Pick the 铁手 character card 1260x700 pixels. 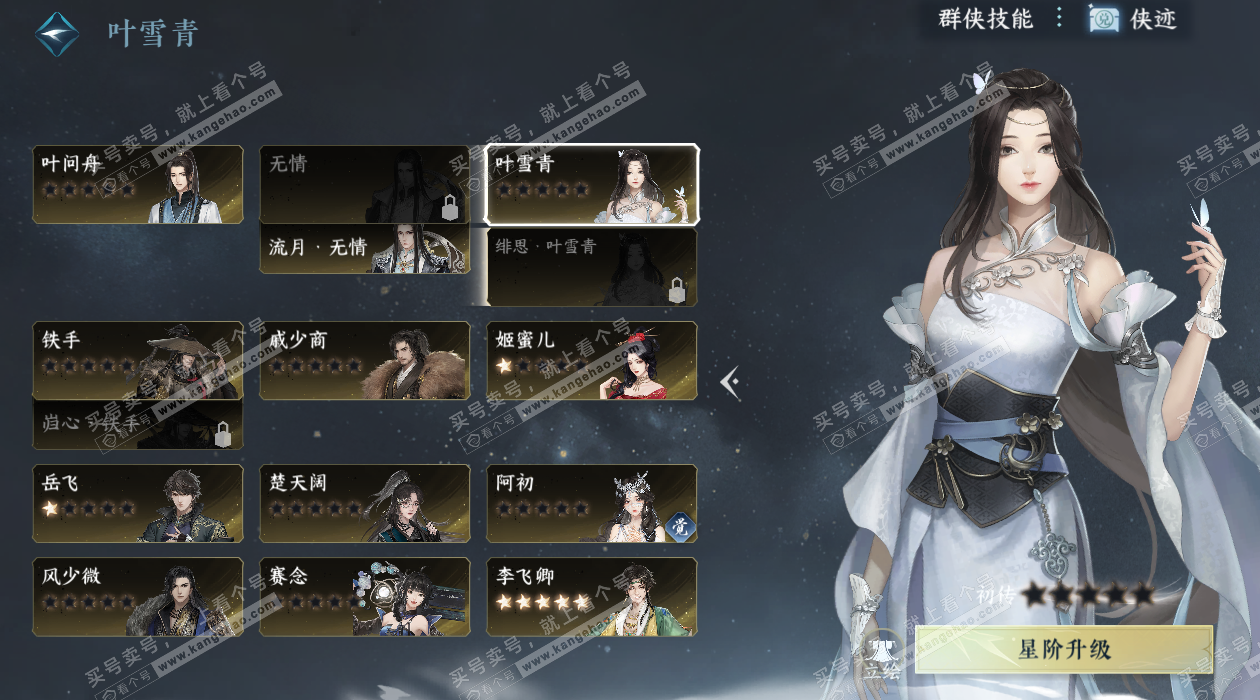tap(138, 360)
